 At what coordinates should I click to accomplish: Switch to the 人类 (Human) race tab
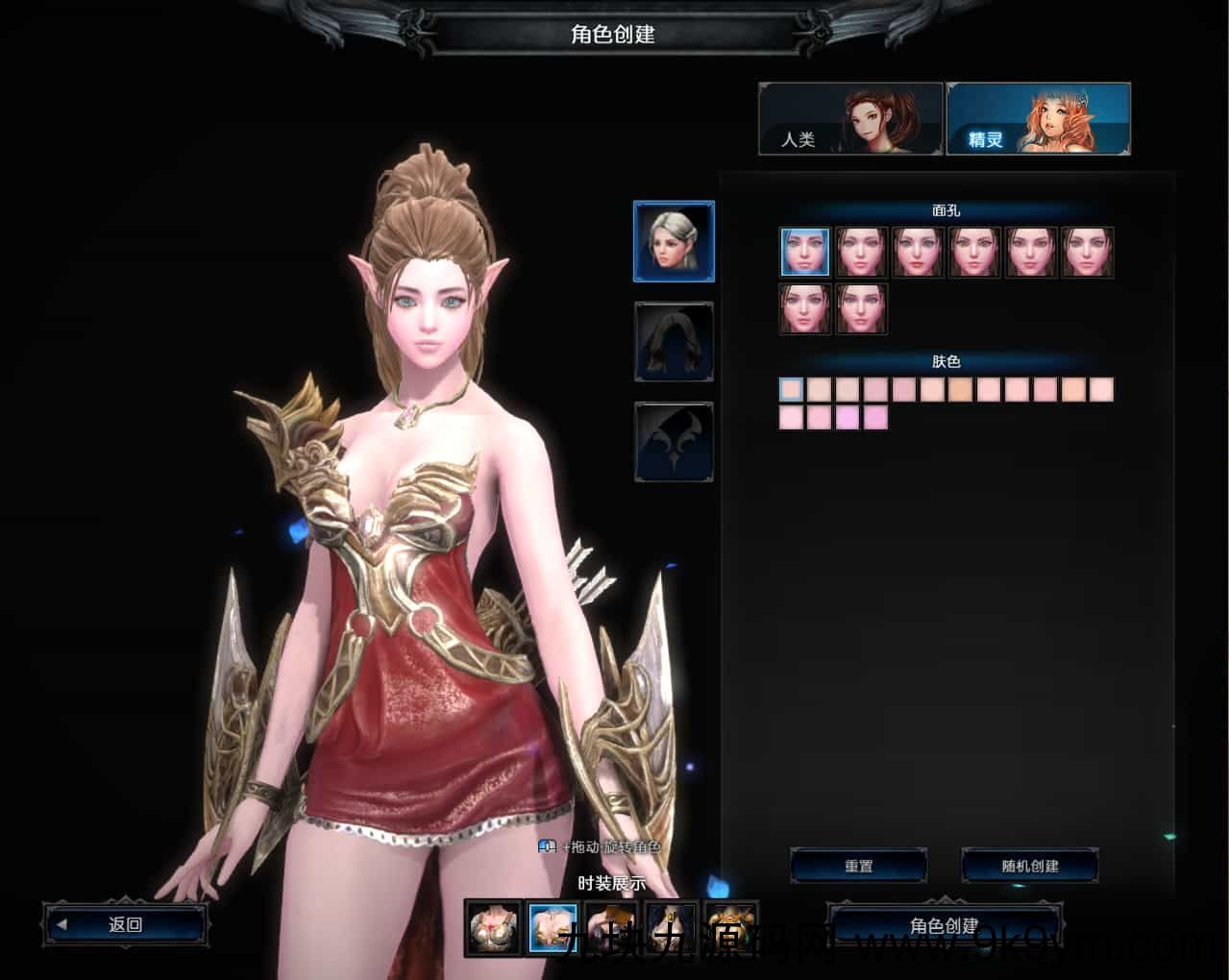pos(849,119)
